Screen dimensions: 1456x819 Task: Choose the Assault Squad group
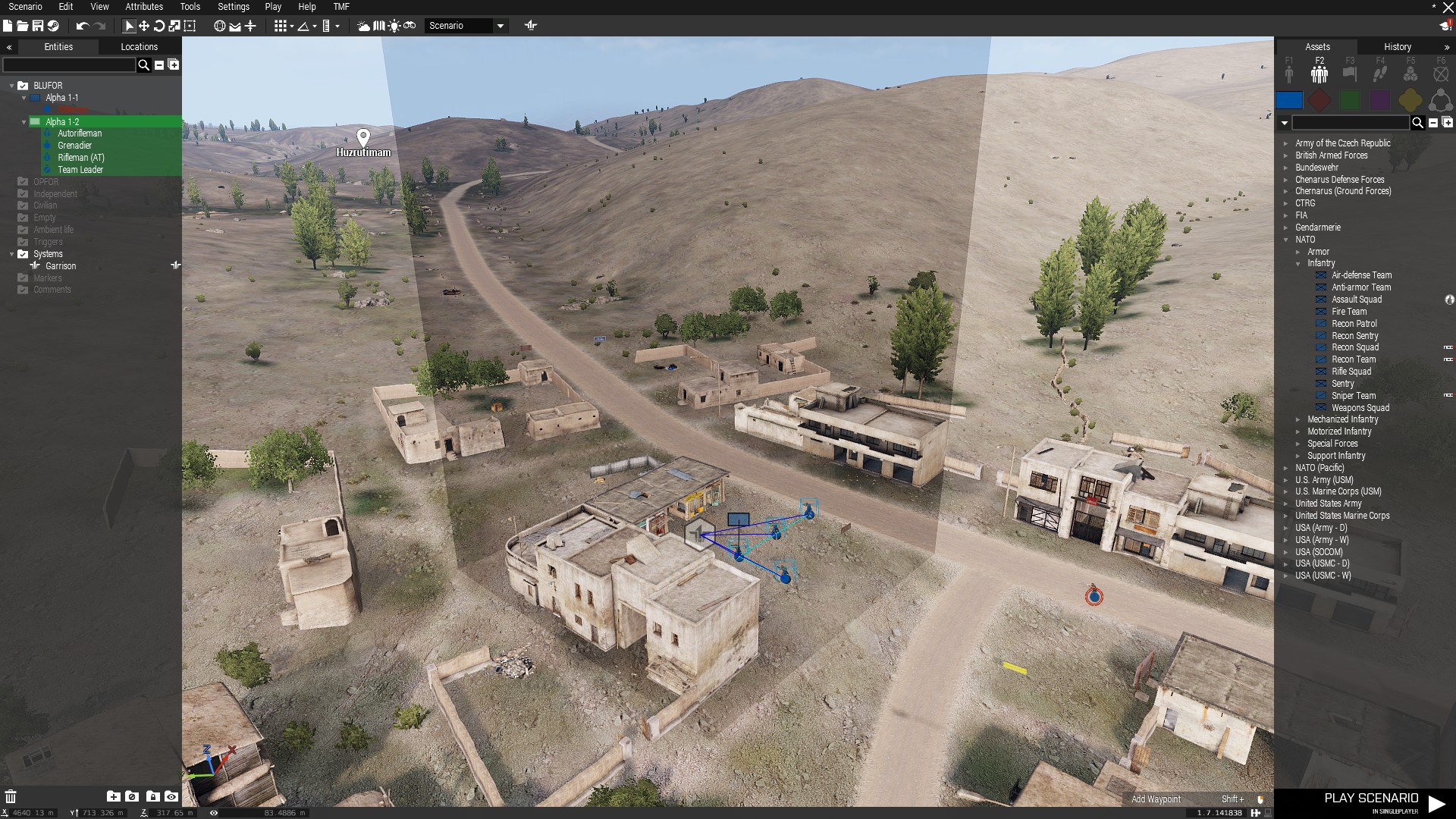click(1356, 300)
